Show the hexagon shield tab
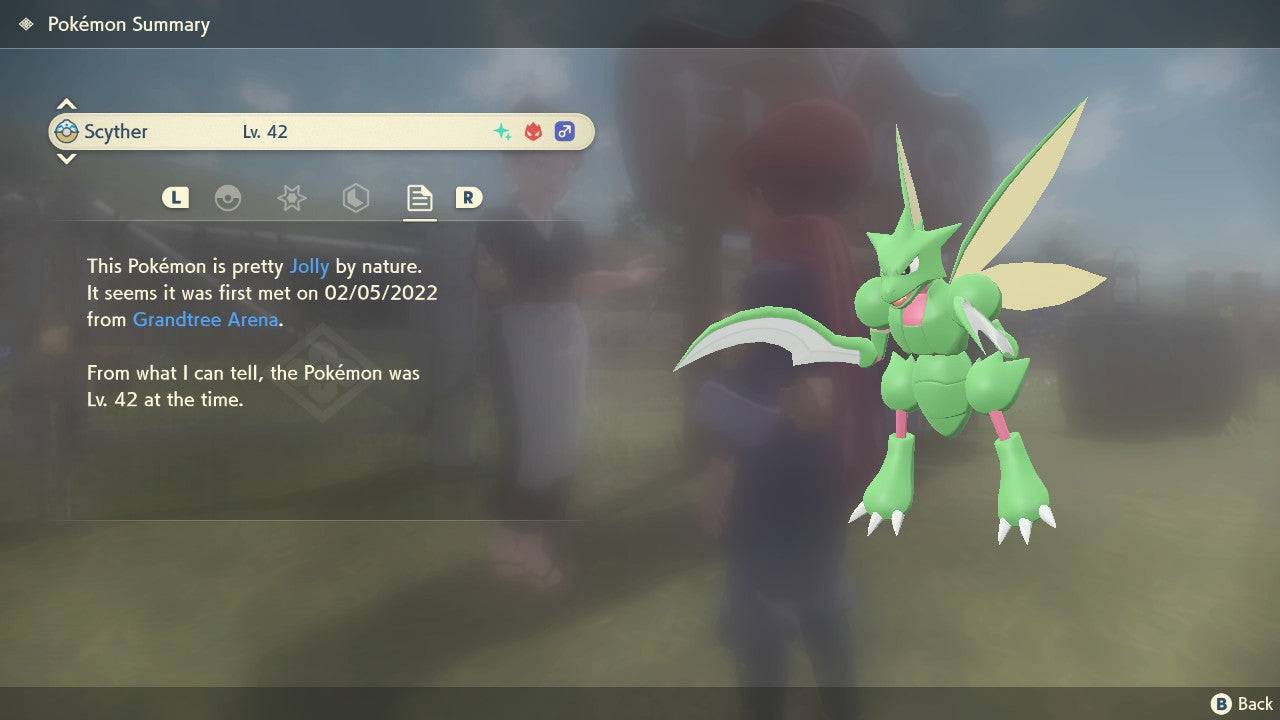This screenshot has height=720, width=1280. pos(355,198)
